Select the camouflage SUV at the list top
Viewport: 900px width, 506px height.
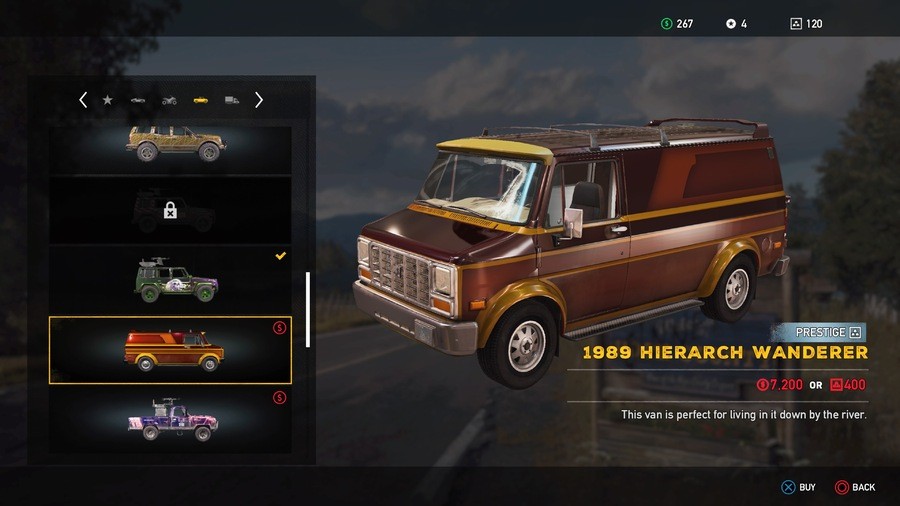[x=171, y=146]
